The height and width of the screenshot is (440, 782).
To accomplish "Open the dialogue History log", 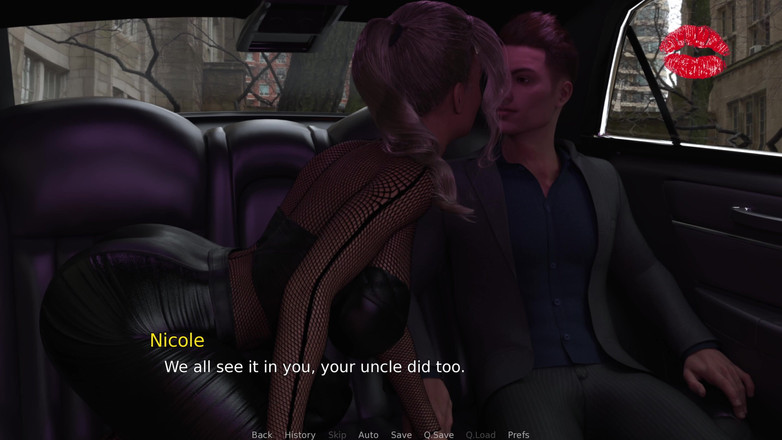I will pyautogui.click(x=300, y=435).
